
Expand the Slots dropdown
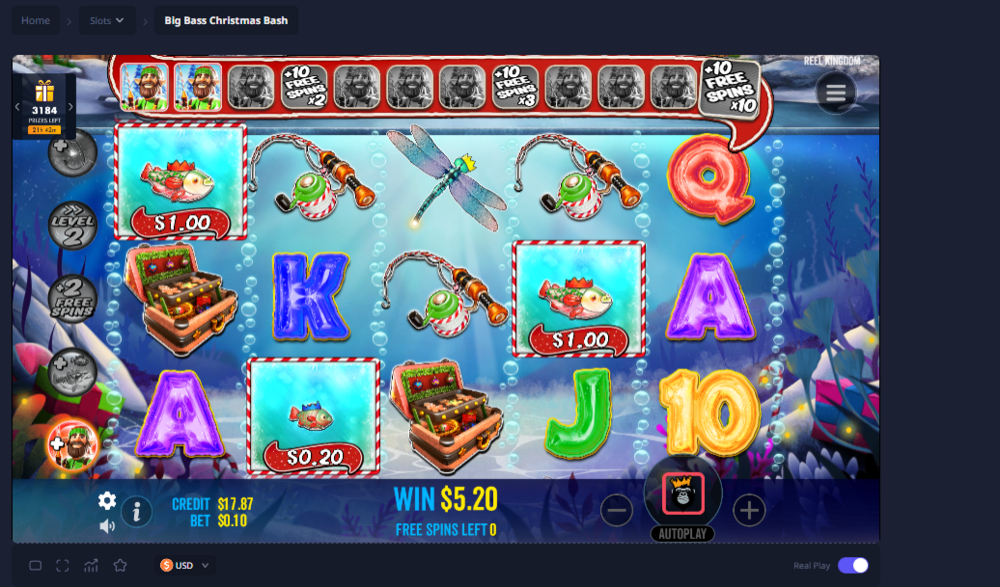[x=107, y=20]
